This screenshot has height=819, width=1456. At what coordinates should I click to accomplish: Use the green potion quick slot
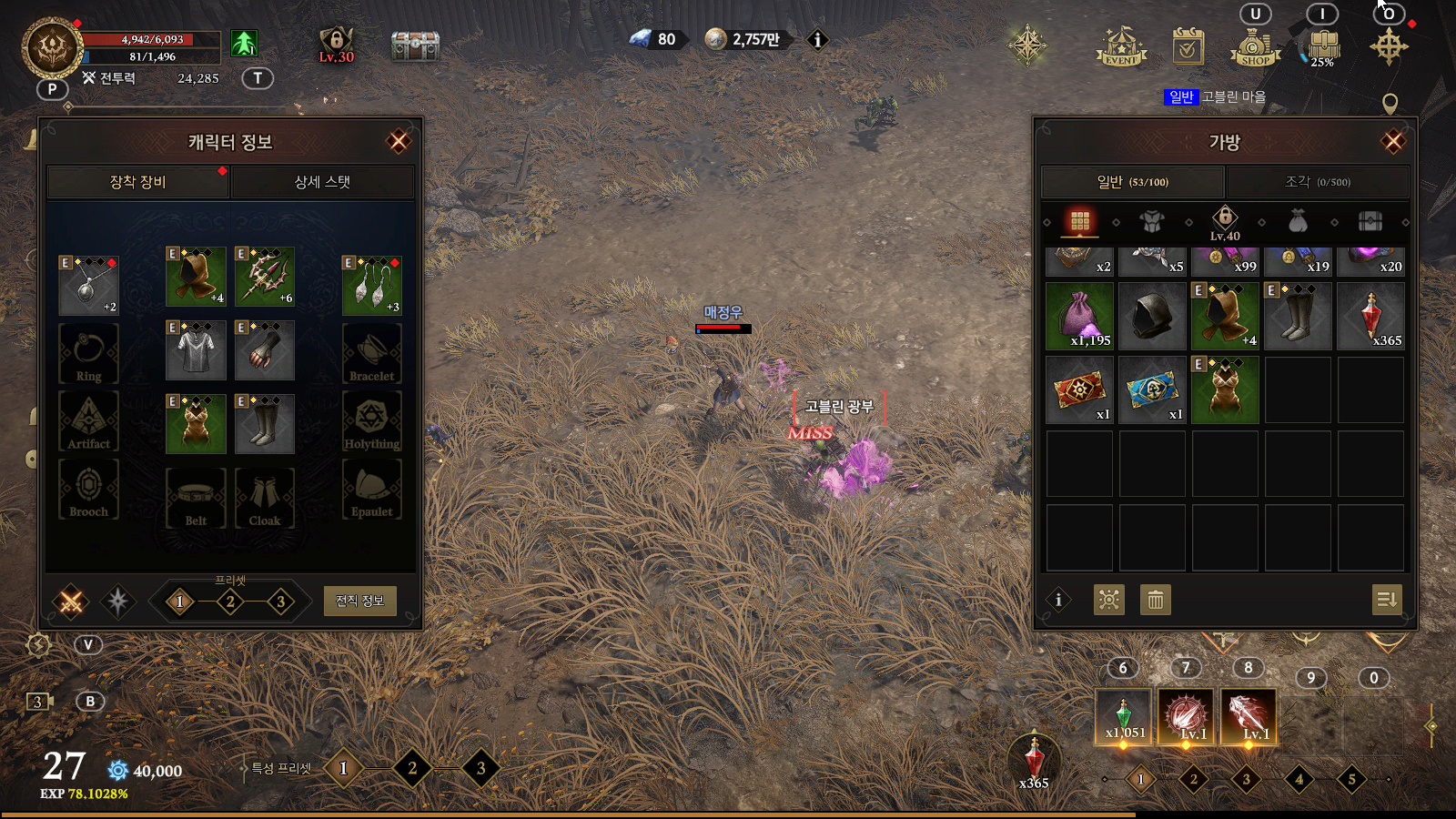[1124, 717]
